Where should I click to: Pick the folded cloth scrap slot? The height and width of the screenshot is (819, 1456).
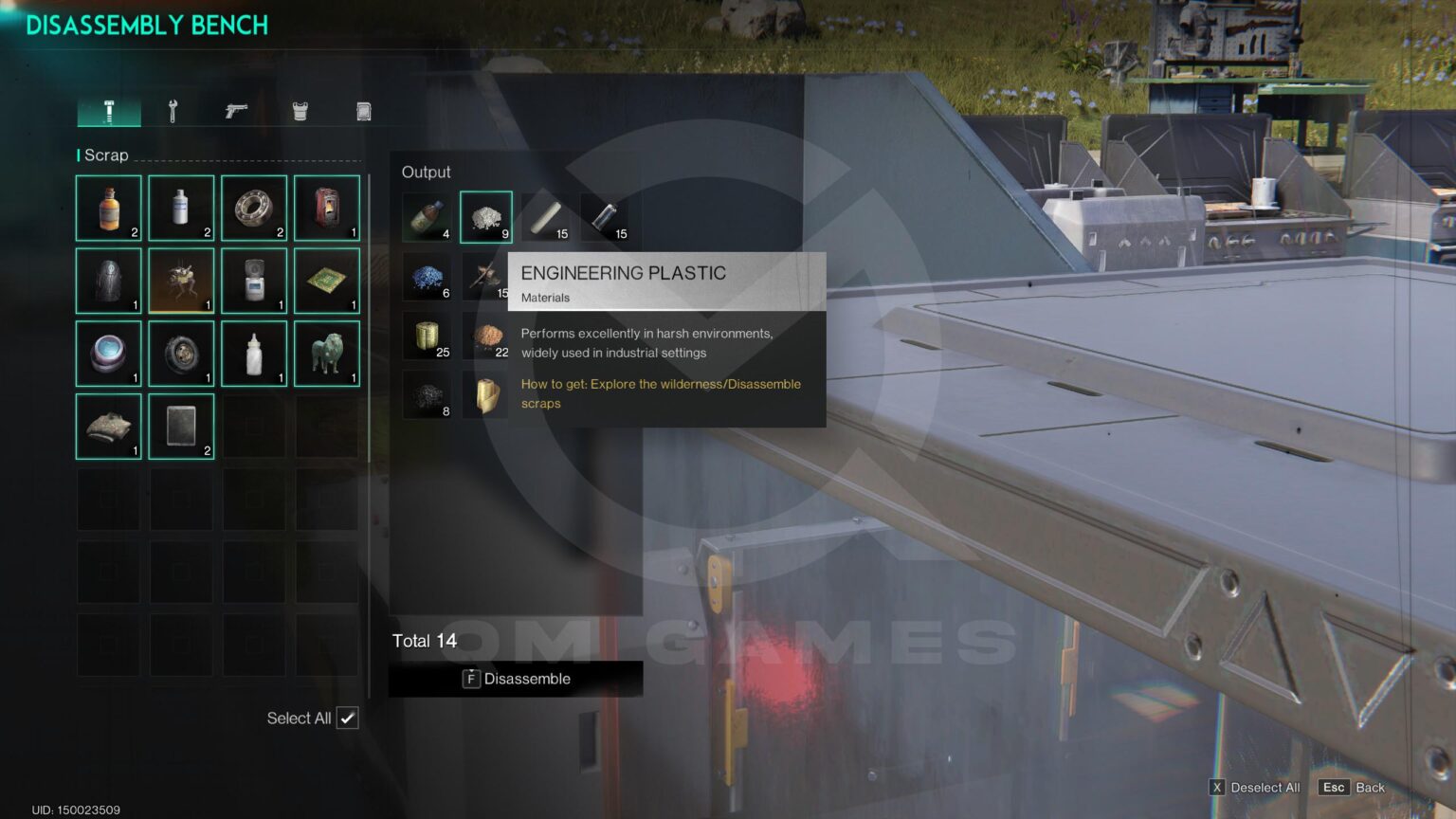[109, 427]
